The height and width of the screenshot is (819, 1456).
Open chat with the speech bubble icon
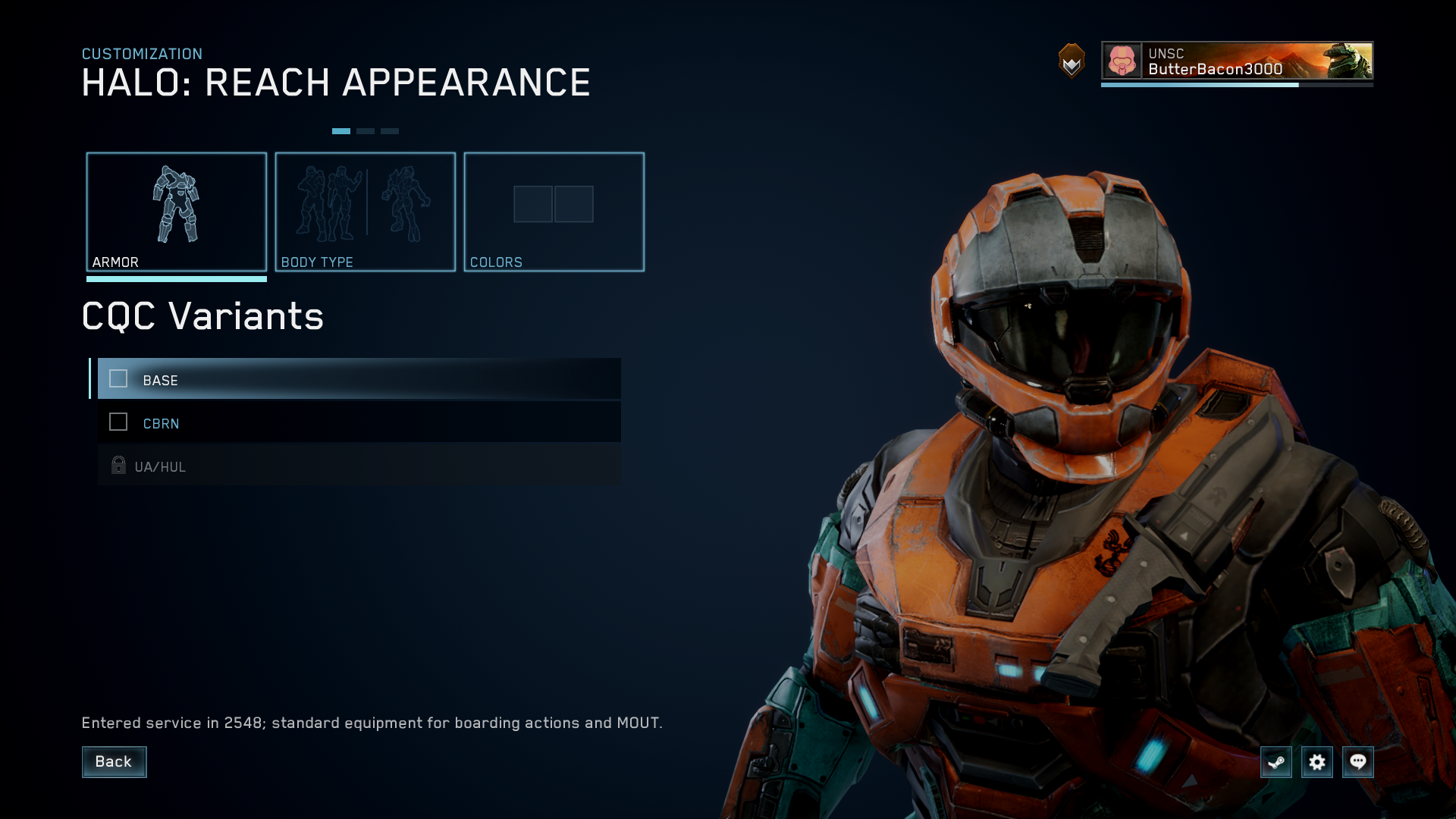(1358, 762)
